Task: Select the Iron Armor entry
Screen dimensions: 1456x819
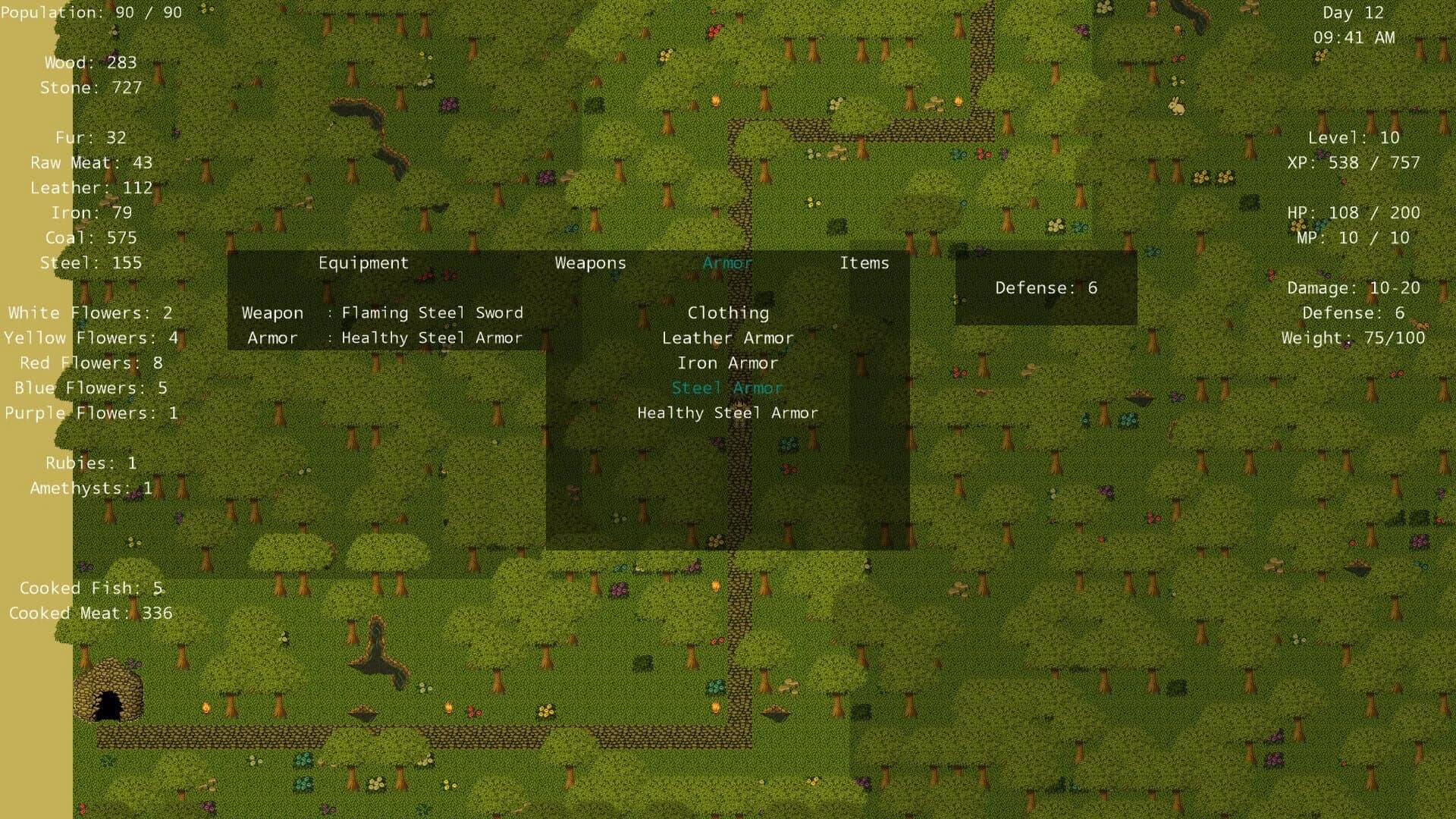Action: click(728, 363)
